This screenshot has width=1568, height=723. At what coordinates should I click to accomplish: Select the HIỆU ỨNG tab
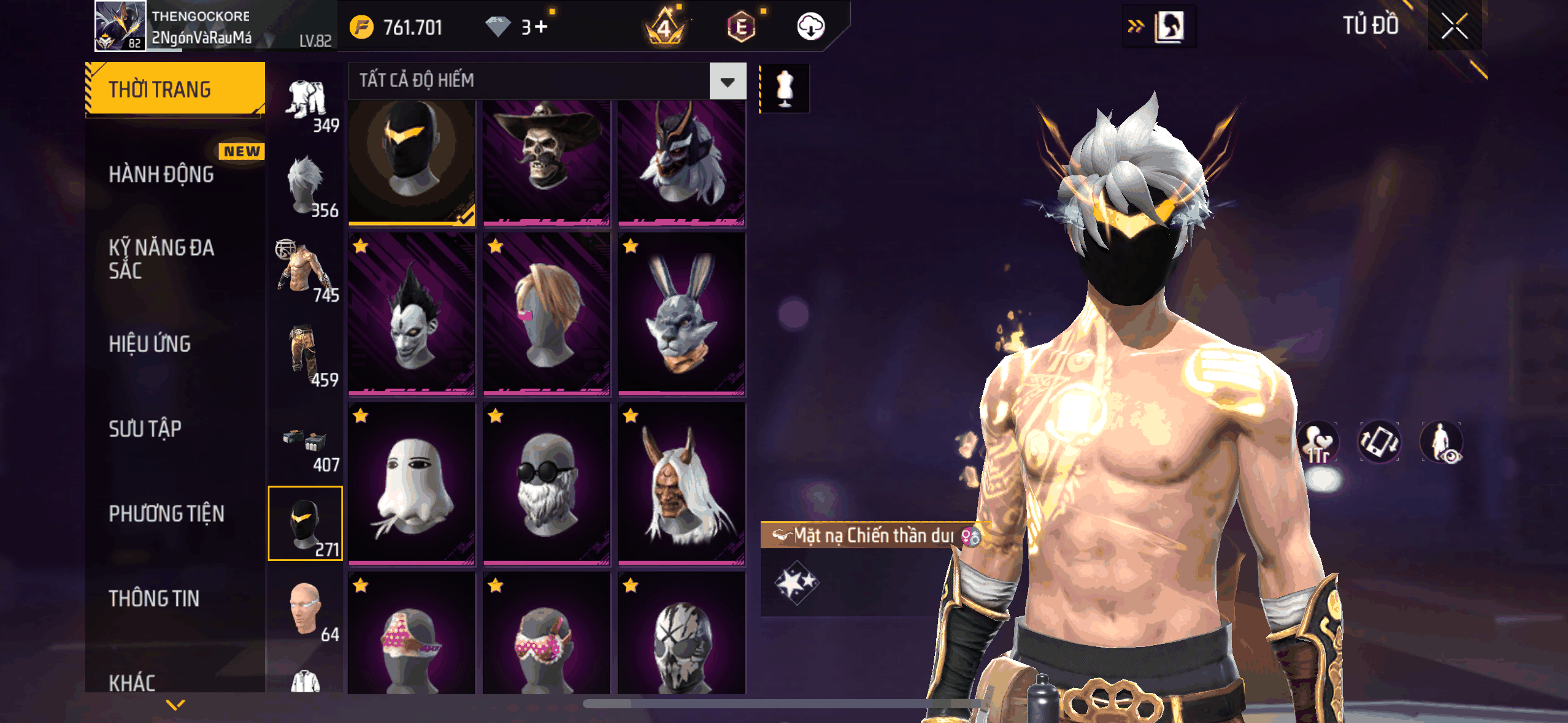pos(150,344)
